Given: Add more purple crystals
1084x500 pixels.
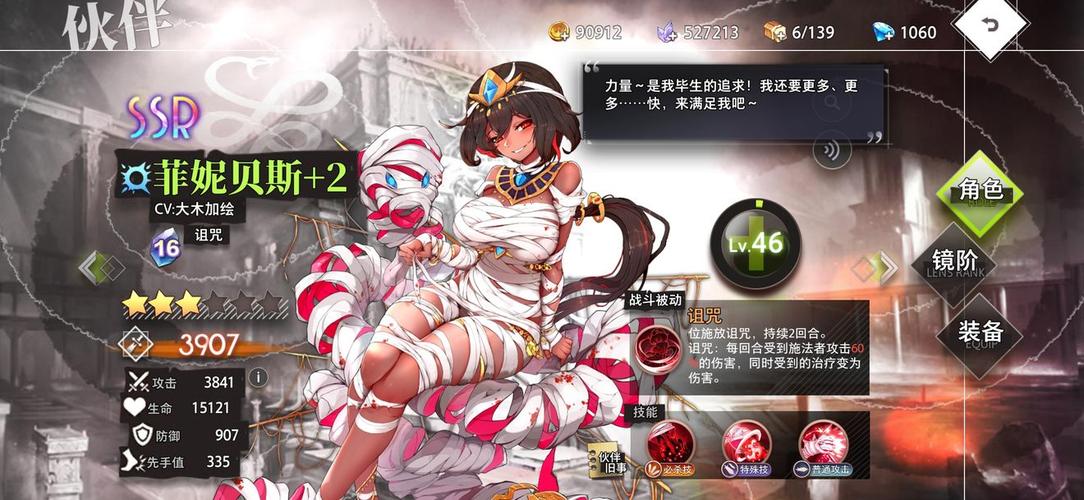Looking at the screenshot, I should pos(666,32).
